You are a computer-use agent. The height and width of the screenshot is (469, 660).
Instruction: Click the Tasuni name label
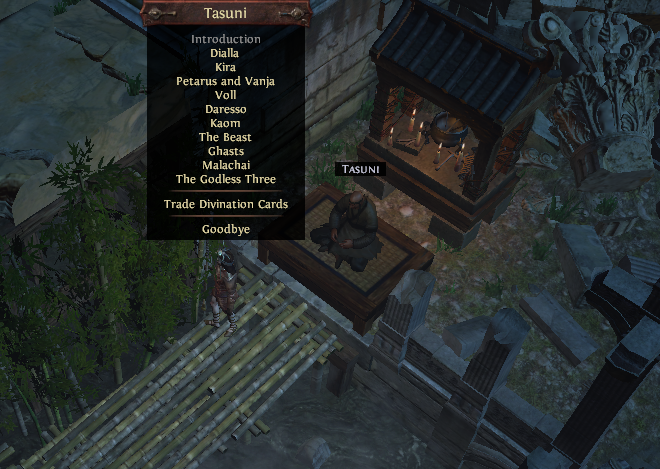pos(361,169)
